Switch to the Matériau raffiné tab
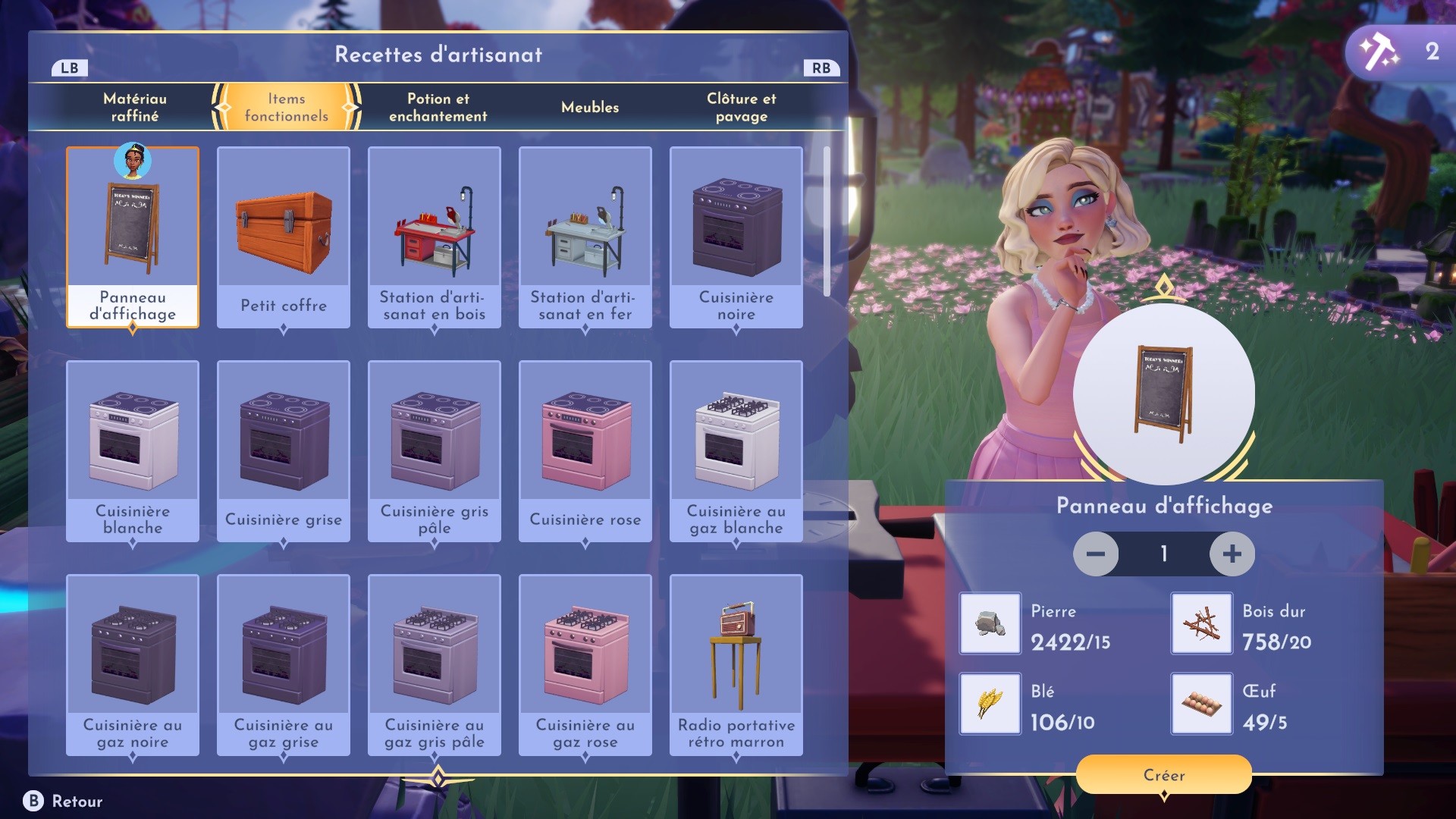Viewport: 1456px width, 819px height. point(135,107)
